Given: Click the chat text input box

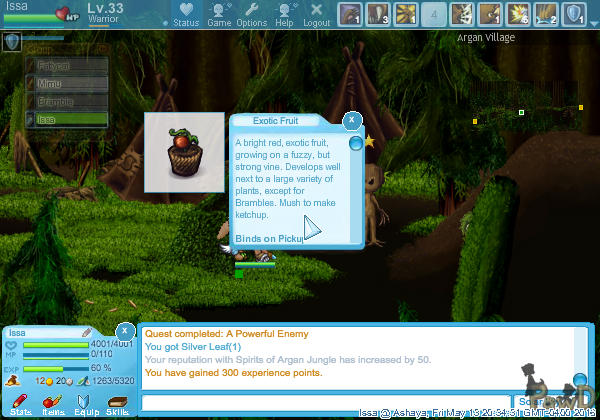Looking at the screenshot, I should click(x=328, y=402).
